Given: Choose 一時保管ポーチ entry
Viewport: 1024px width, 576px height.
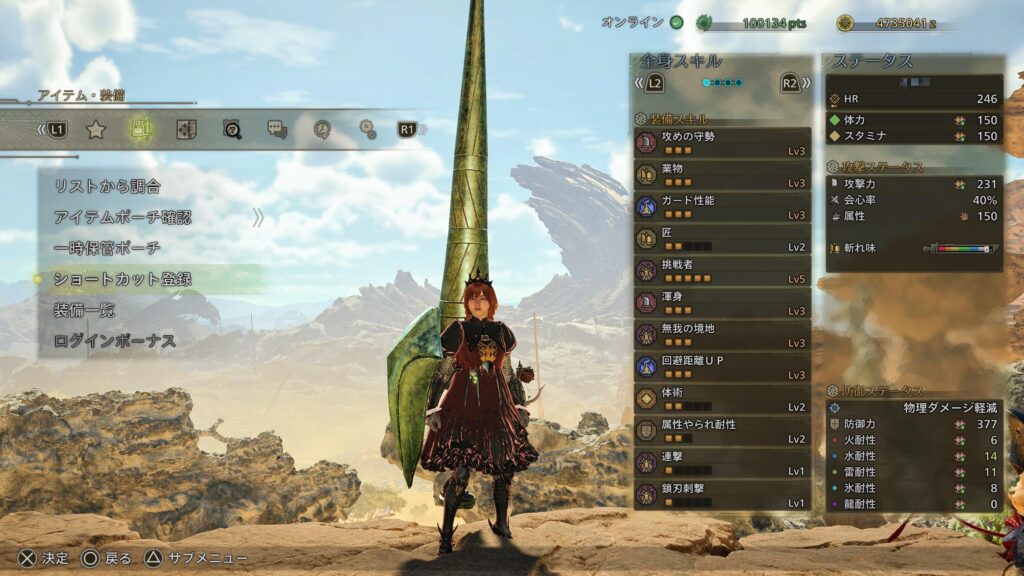Looking at the screenshot, I should pyautogui.click(x=107, y=248).
